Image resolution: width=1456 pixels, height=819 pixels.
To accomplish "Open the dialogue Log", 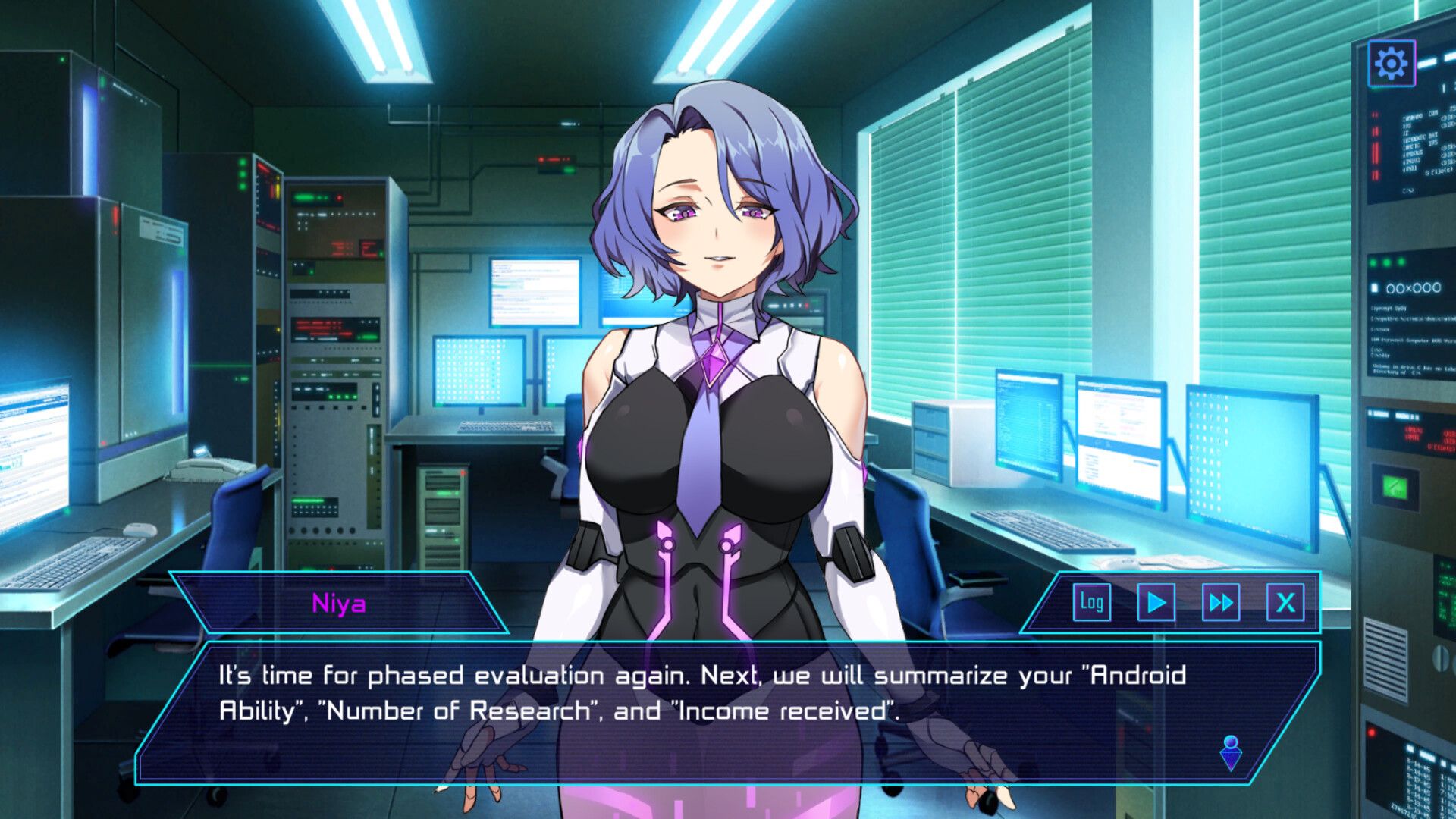I will tap(1092, 603).
